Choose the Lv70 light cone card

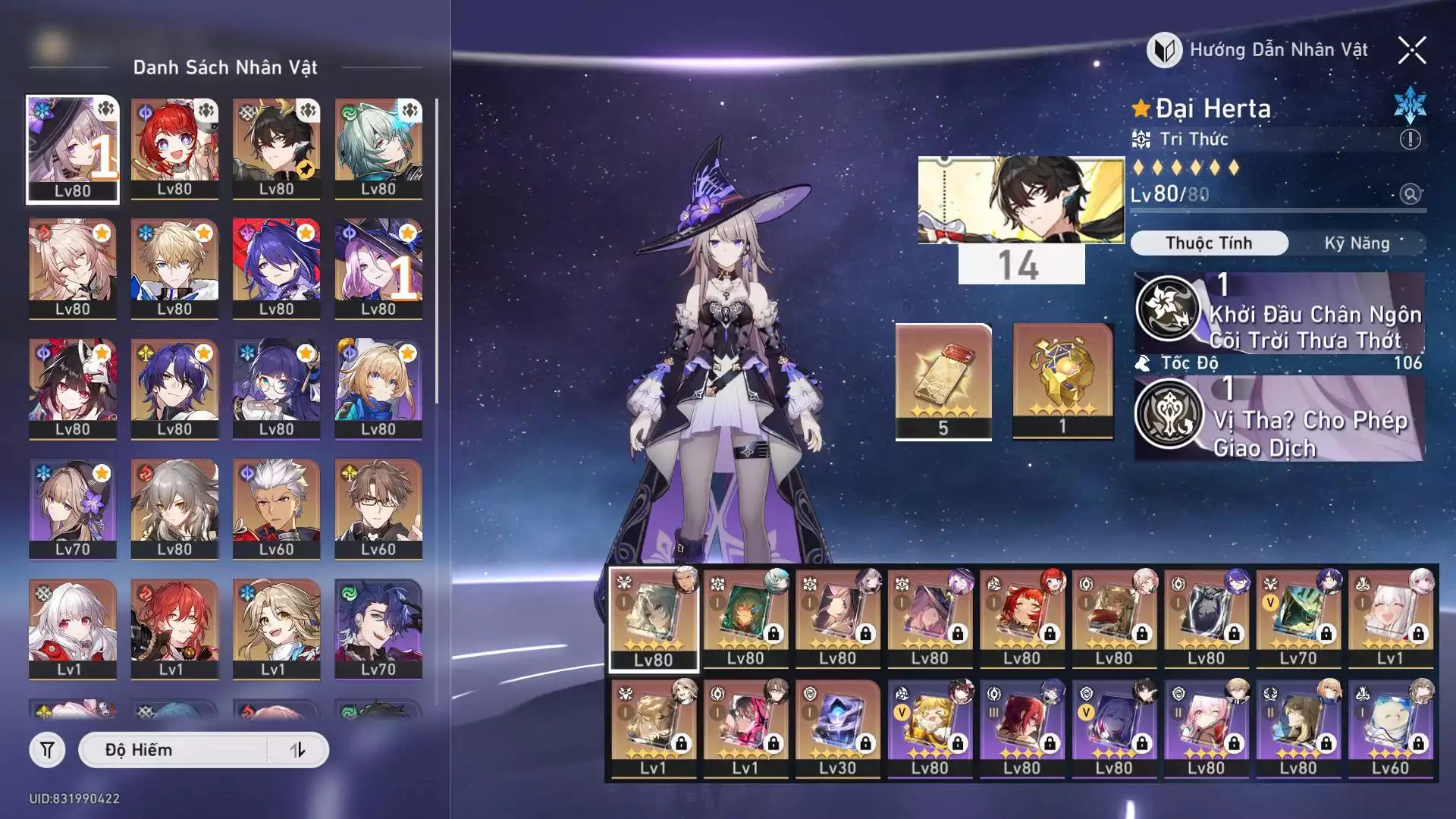(1298, 619)
